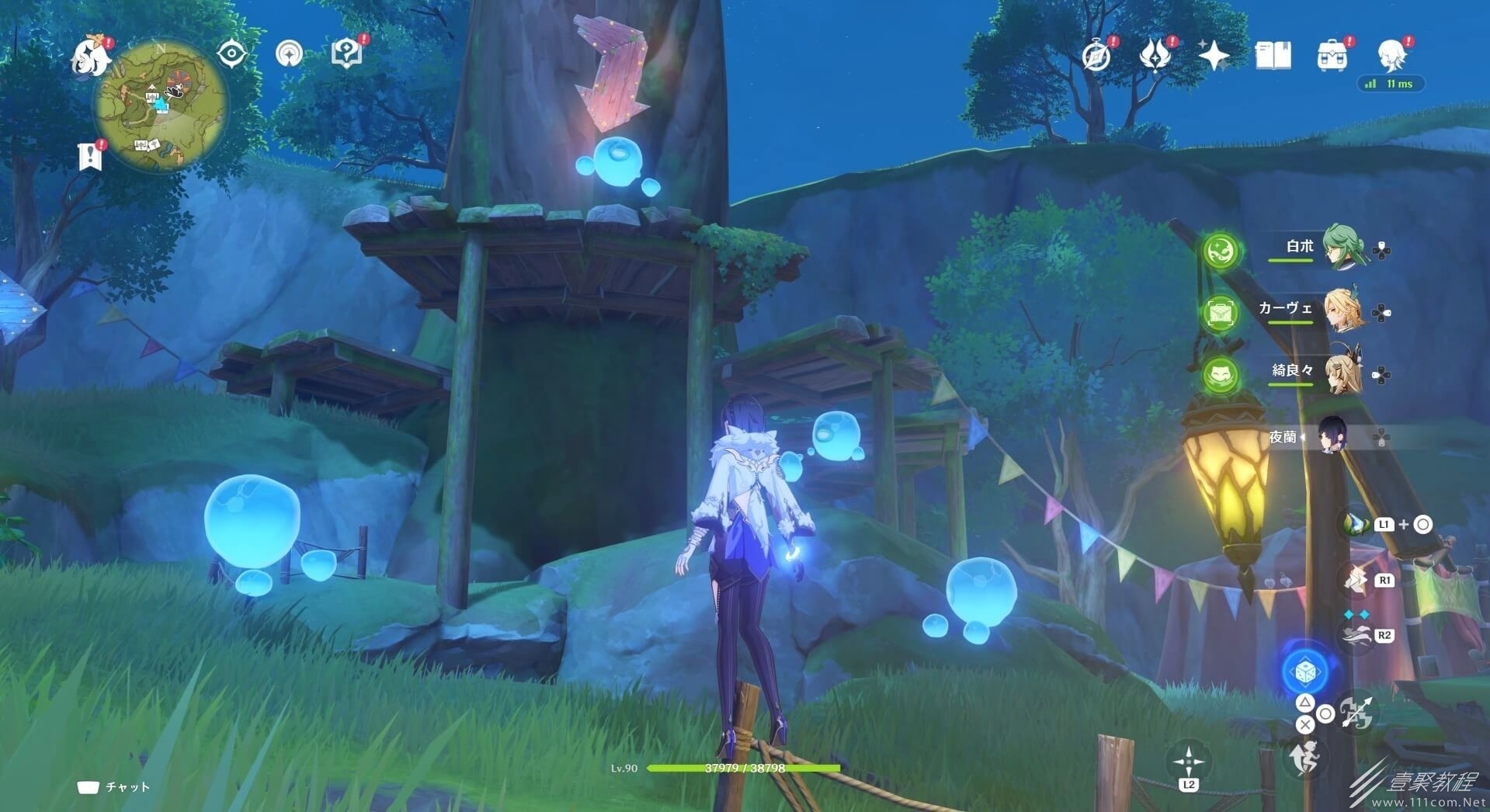
Task: Open the quest bookmark icon below the minimap
Action: (x=91, y=155)
